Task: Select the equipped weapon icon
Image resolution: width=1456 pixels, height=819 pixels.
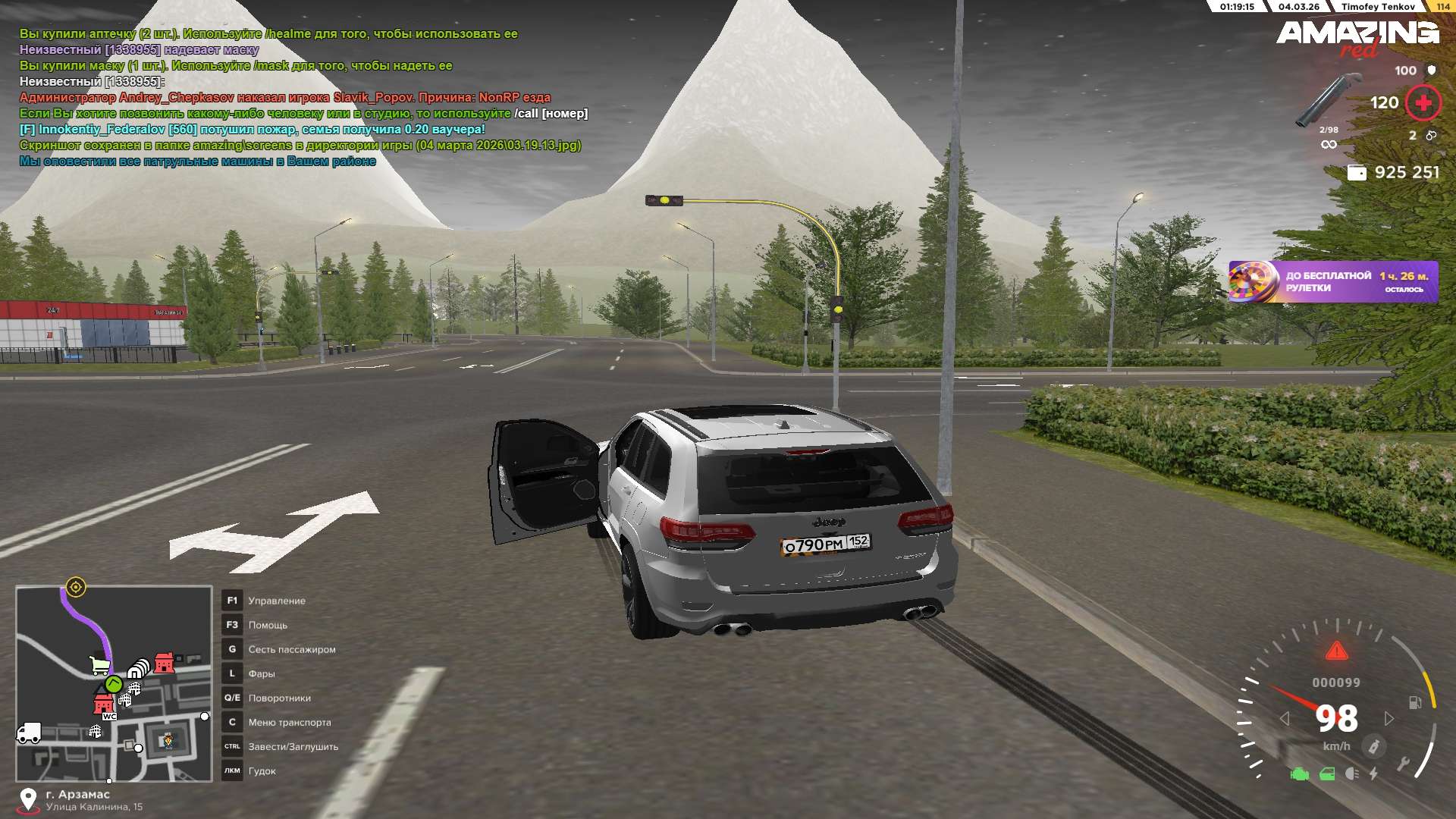Action: 1329,99
